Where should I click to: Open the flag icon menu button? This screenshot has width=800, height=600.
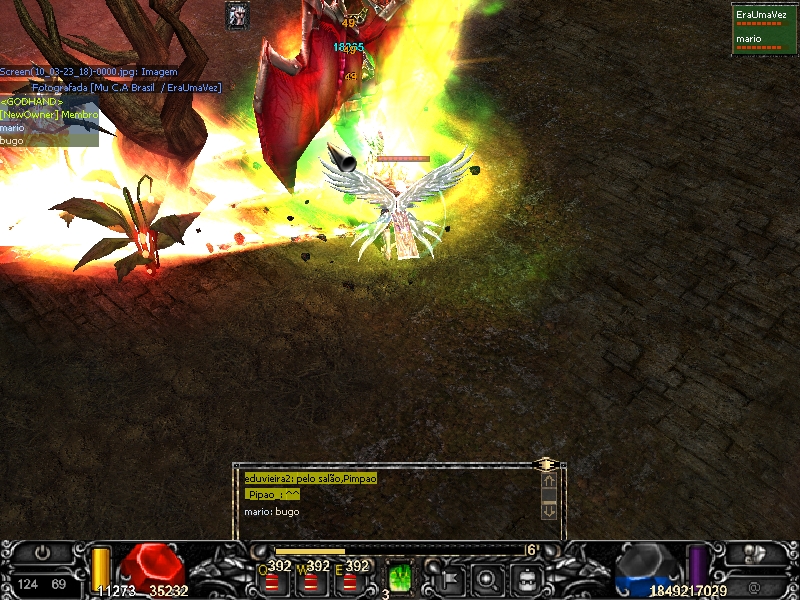449,578
